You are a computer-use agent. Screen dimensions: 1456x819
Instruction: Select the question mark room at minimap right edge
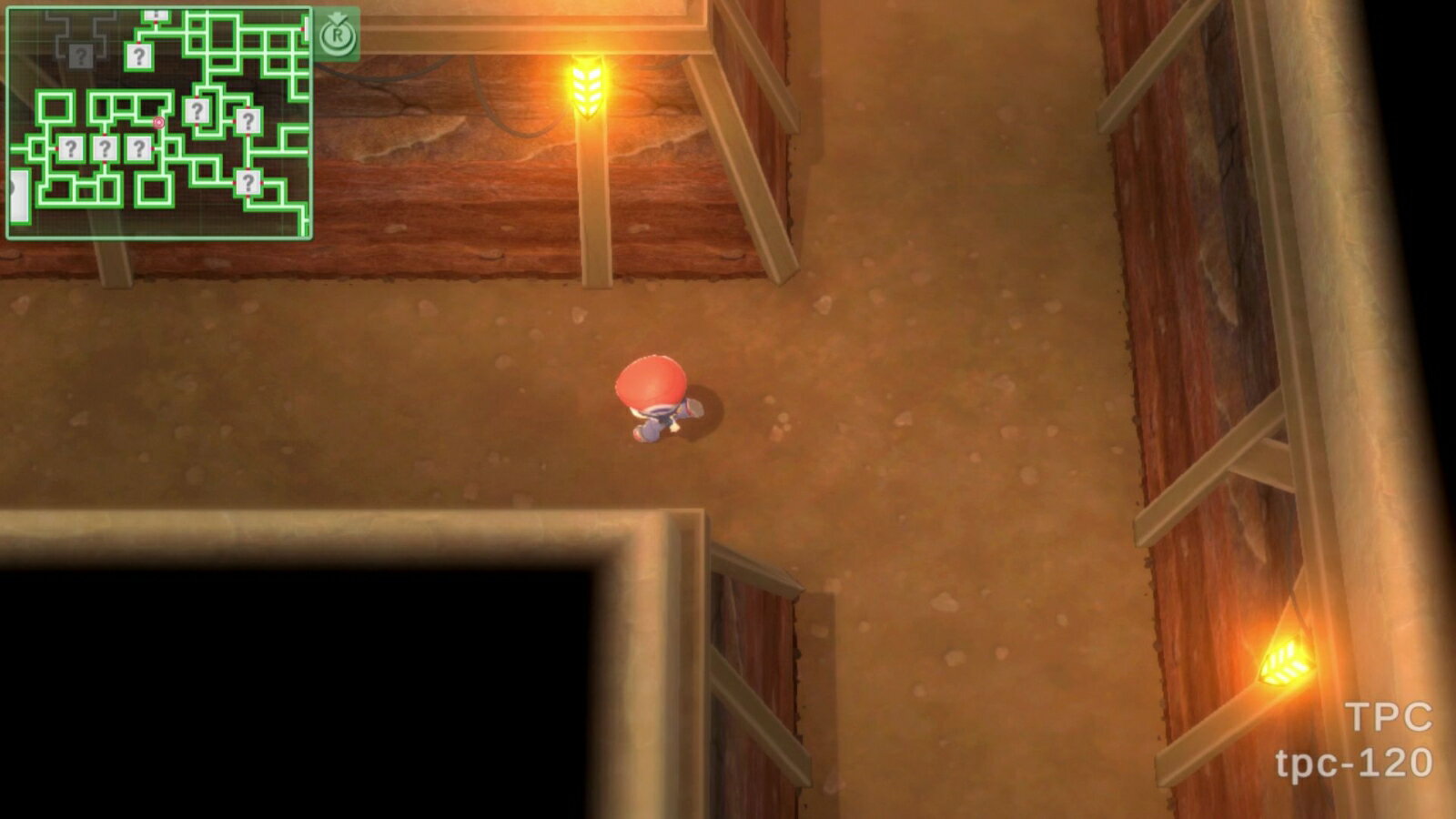(249, 122)
